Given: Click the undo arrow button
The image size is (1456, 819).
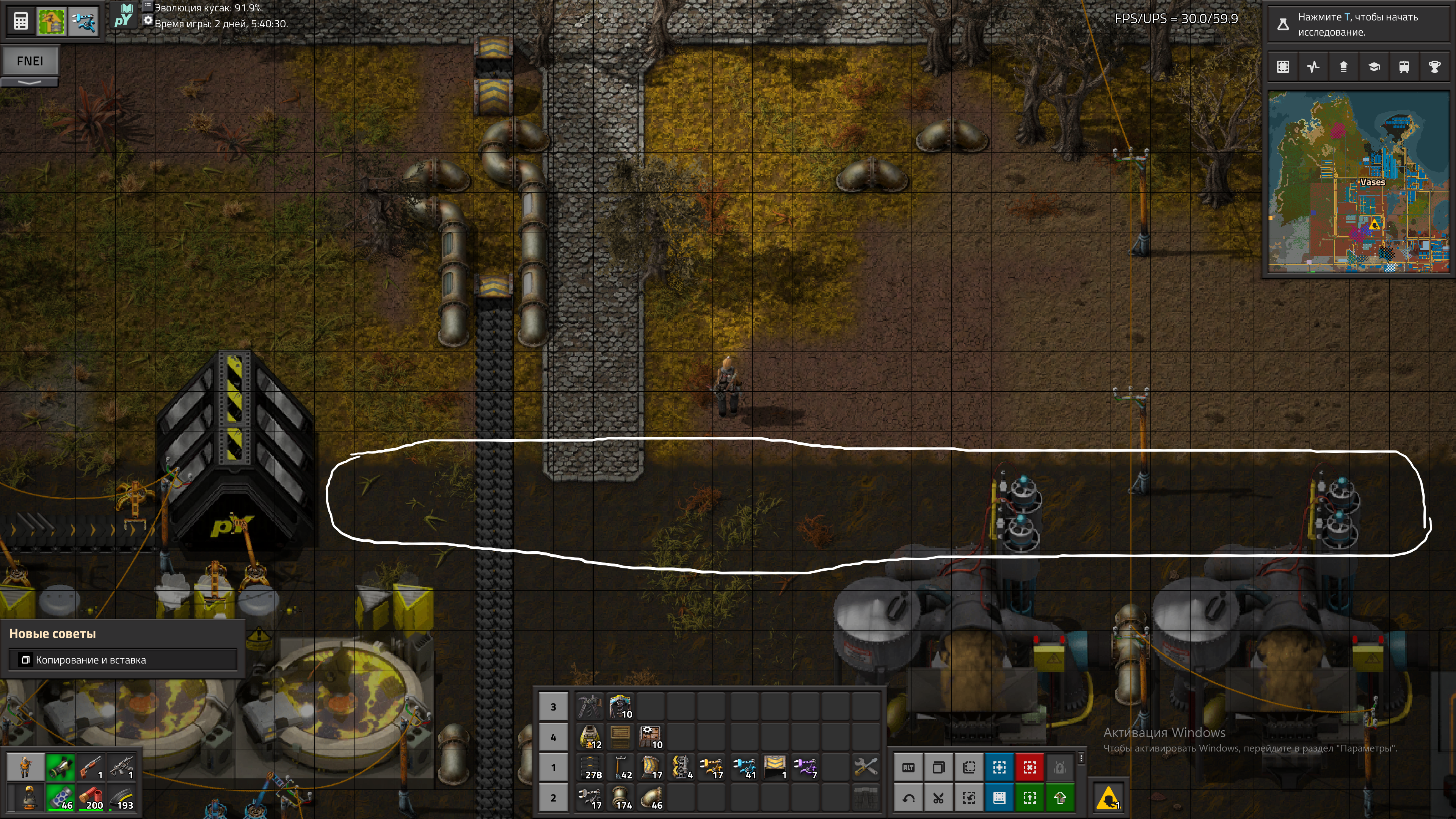Looking at the screenshot, I should click(908, 797).
